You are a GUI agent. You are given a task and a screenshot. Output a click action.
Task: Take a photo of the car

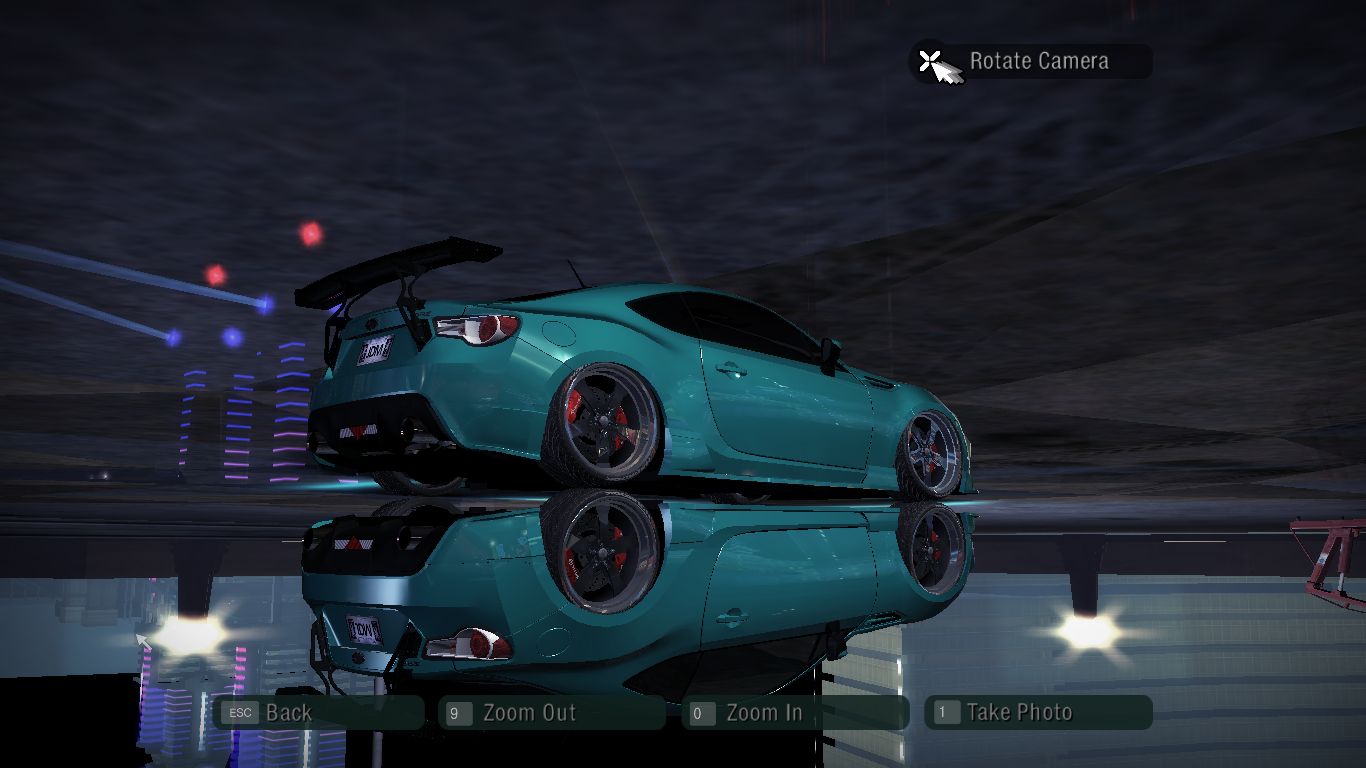(1038, 713)
